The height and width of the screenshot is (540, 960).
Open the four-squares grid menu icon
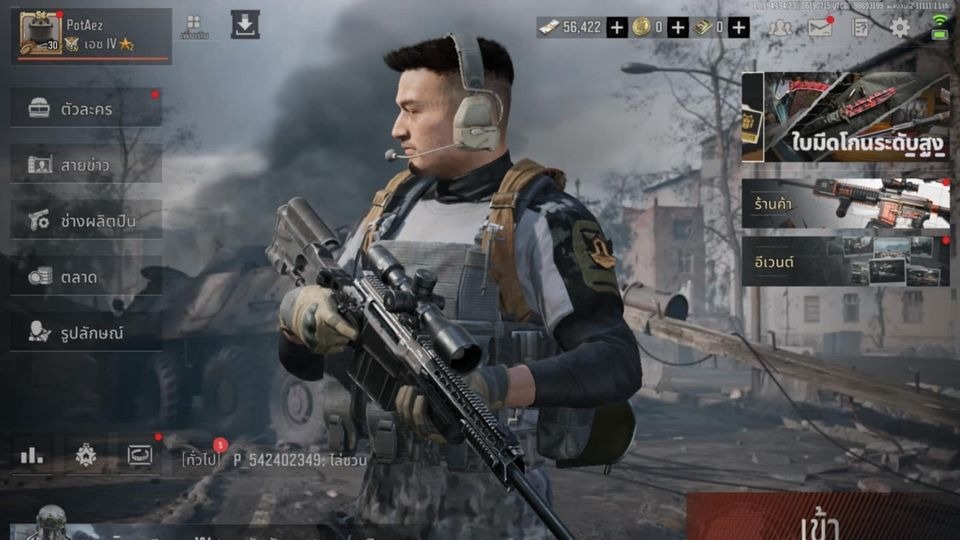point(194,25)
